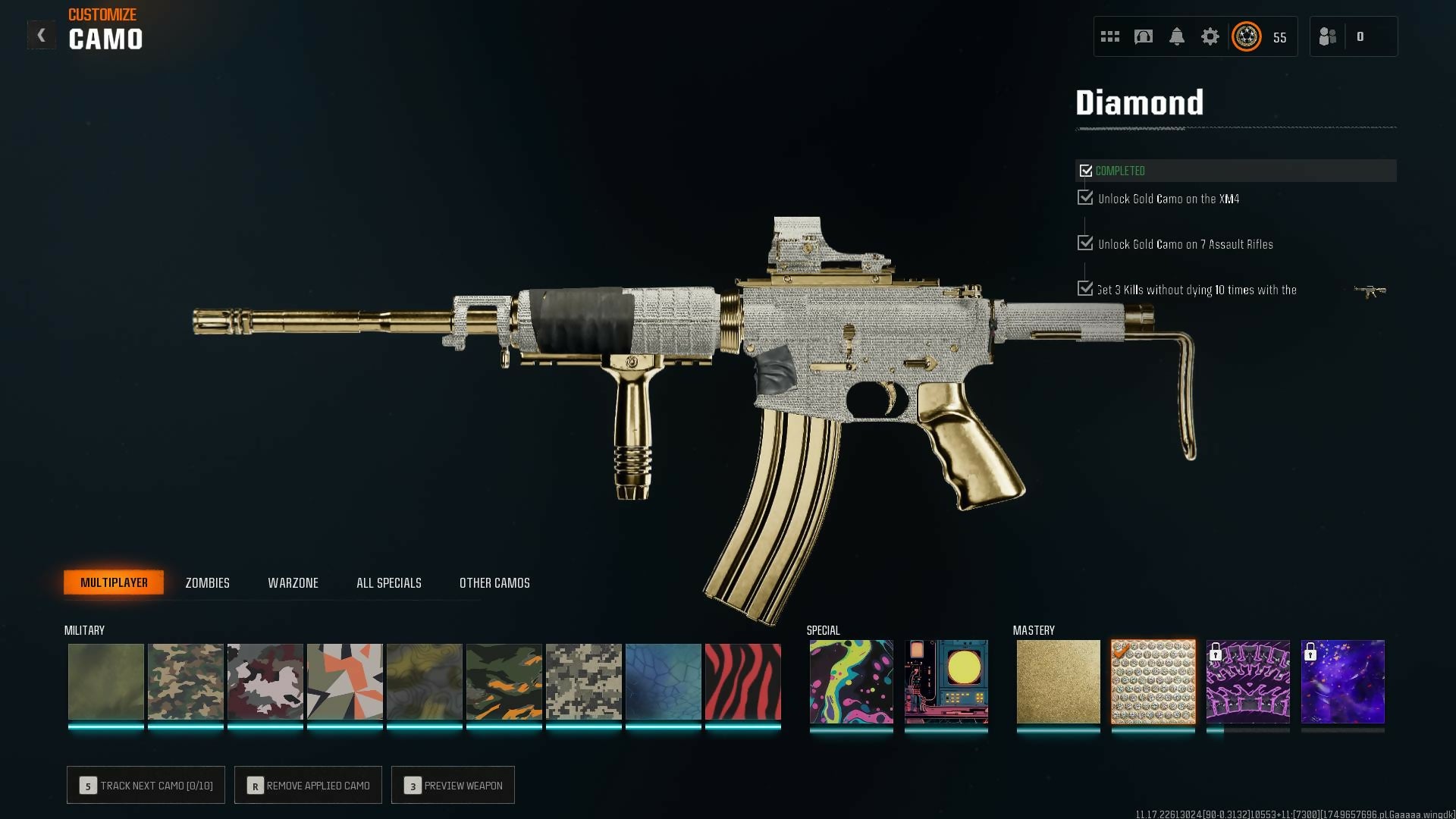Go back using the arrow button
The height and width of the screenshot is (819, 1456).
[x=42, y=36]
